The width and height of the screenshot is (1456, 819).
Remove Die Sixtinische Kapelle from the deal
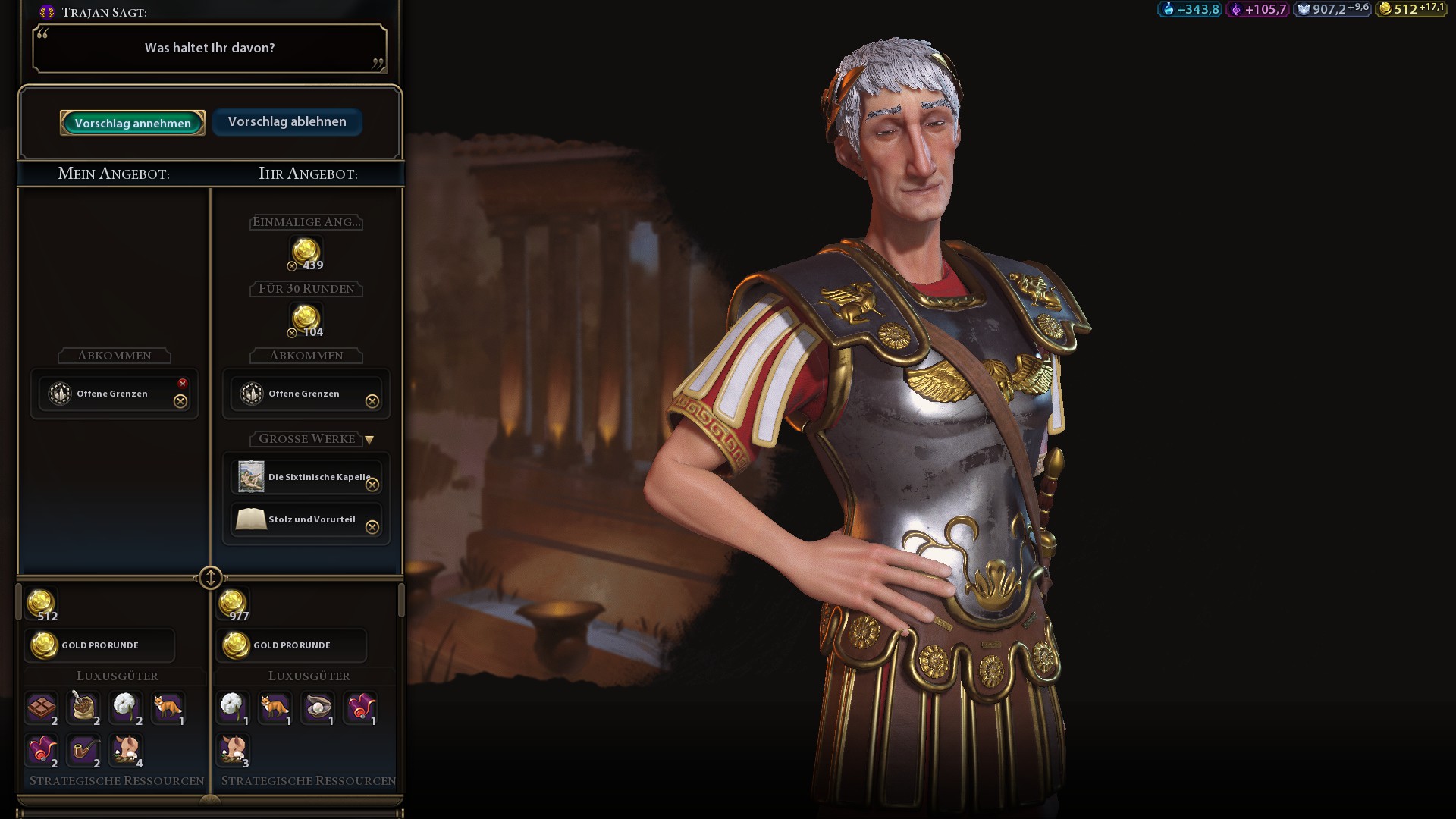click(372, 483)
